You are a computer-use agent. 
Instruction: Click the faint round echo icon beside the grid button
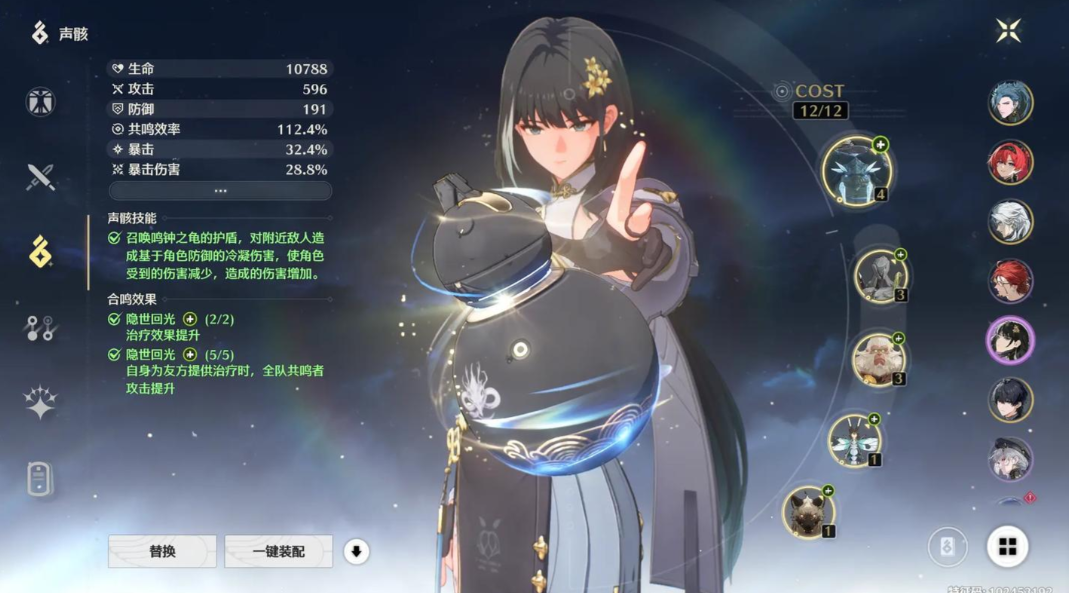(948, 547)
